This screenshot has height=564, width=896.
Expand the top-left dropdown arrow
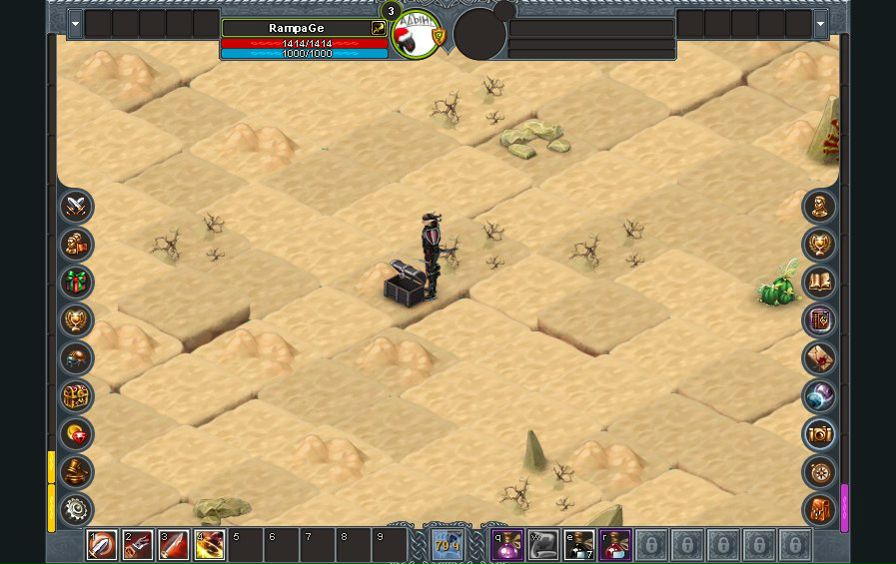pyautogui.click(x=75, y=23)
